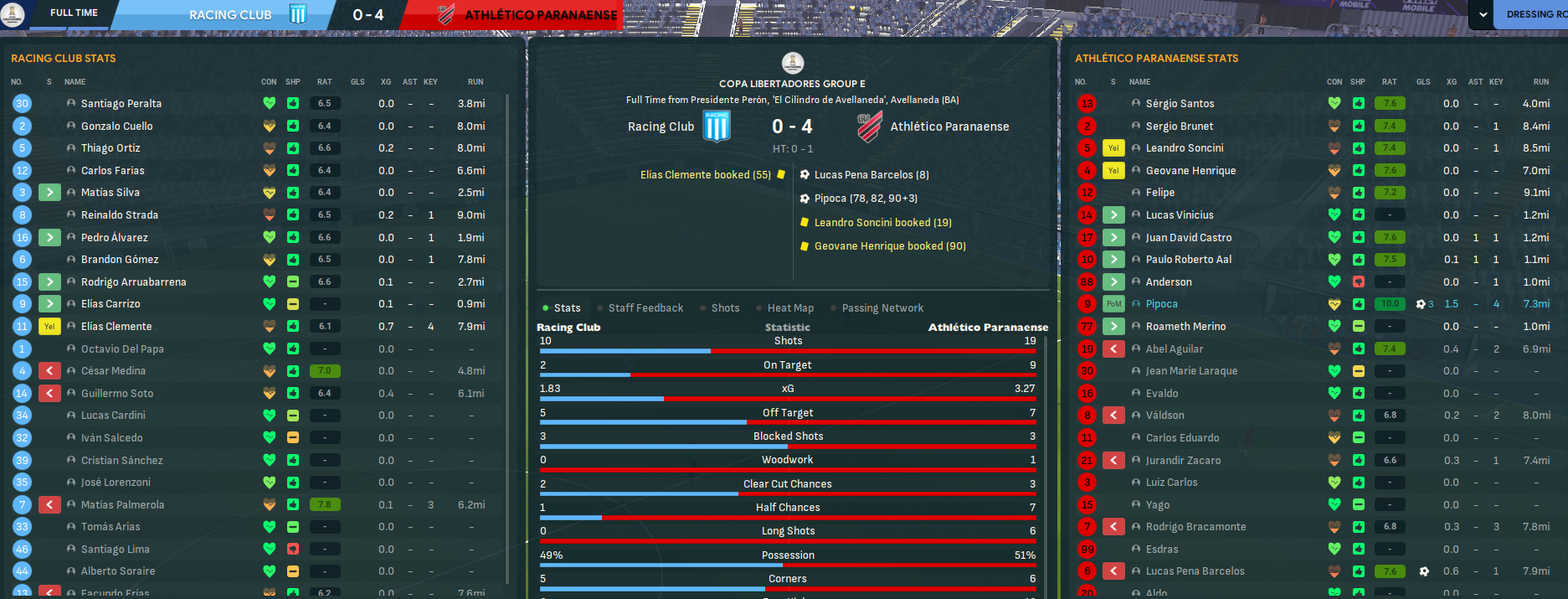Open Santiago Peralta's player profile
1568x599 pixels.
click(121, 104)
